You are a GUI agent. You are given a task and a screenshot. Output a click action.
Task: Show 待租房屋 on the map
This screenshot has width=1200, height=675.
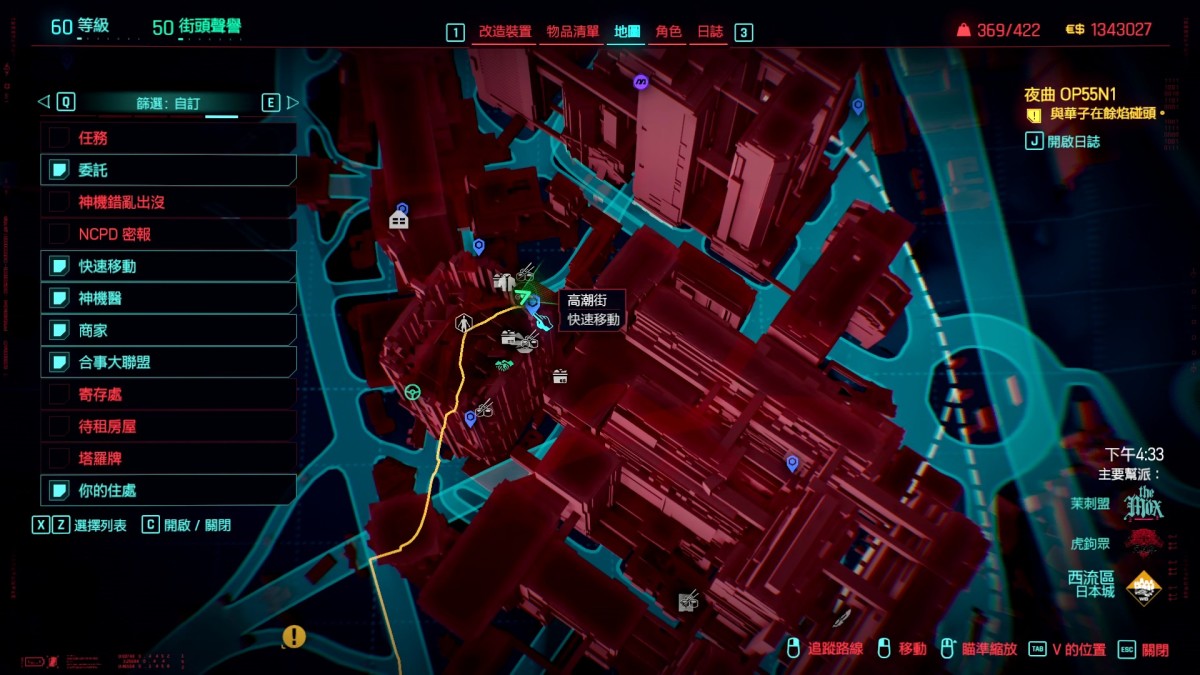[168, 426]
